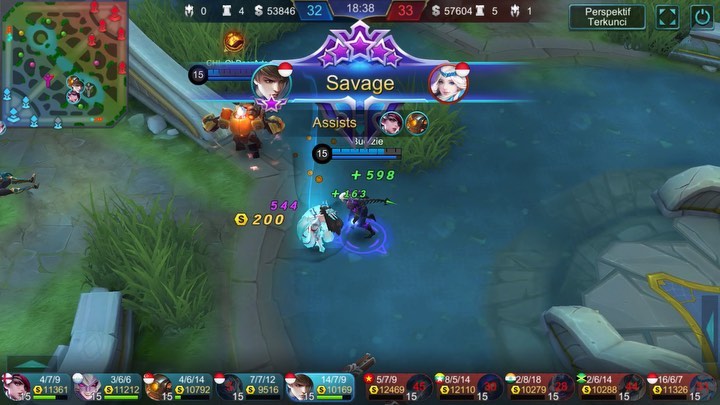The image size is (720, 405).
Task: Select the blue player with 4/7/9 score
Action: click(35, 387)
